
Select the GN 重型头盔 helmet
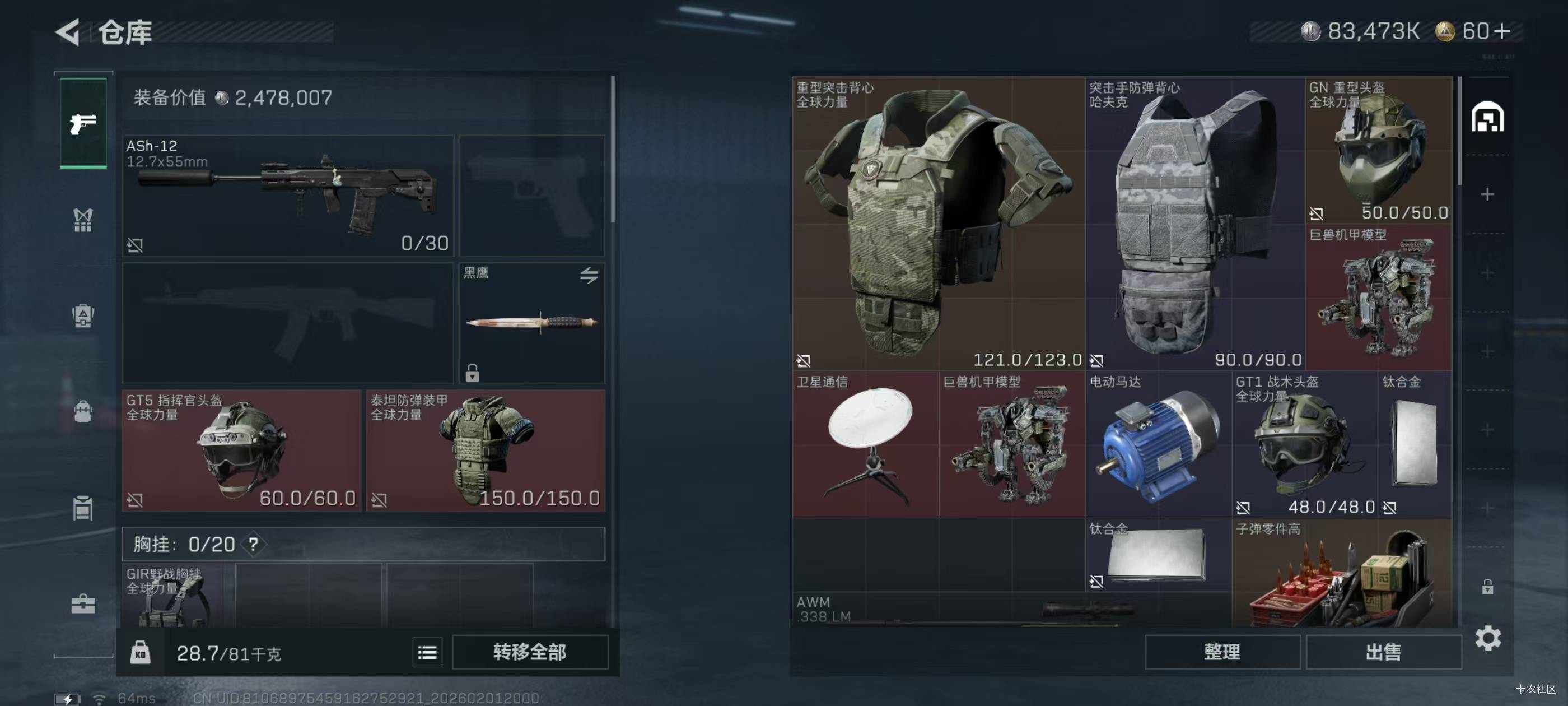(1378, 151)
